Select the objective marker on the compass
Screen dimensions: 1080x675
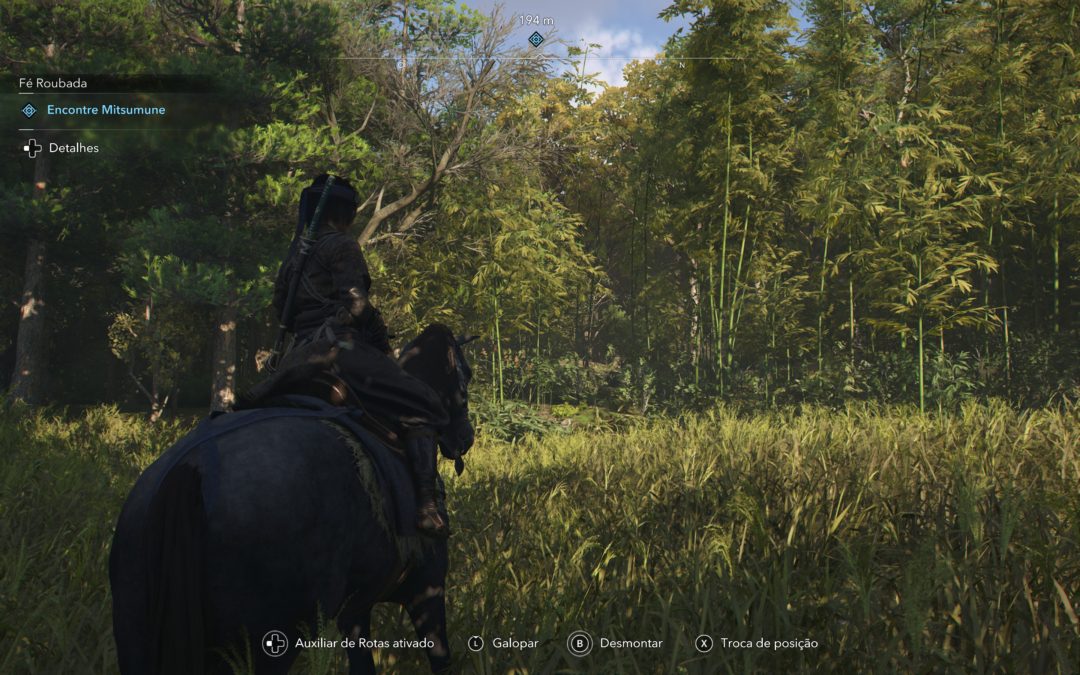pyautogui.click(x=536, y=39)
